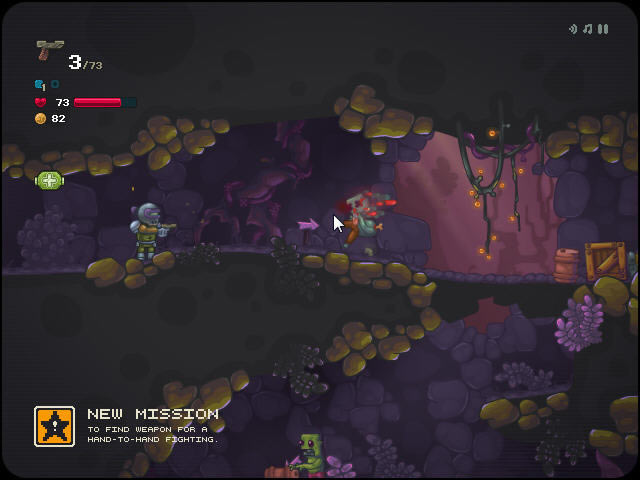Open the New Mission star badge
640x480 pixels.
point(54,426)
